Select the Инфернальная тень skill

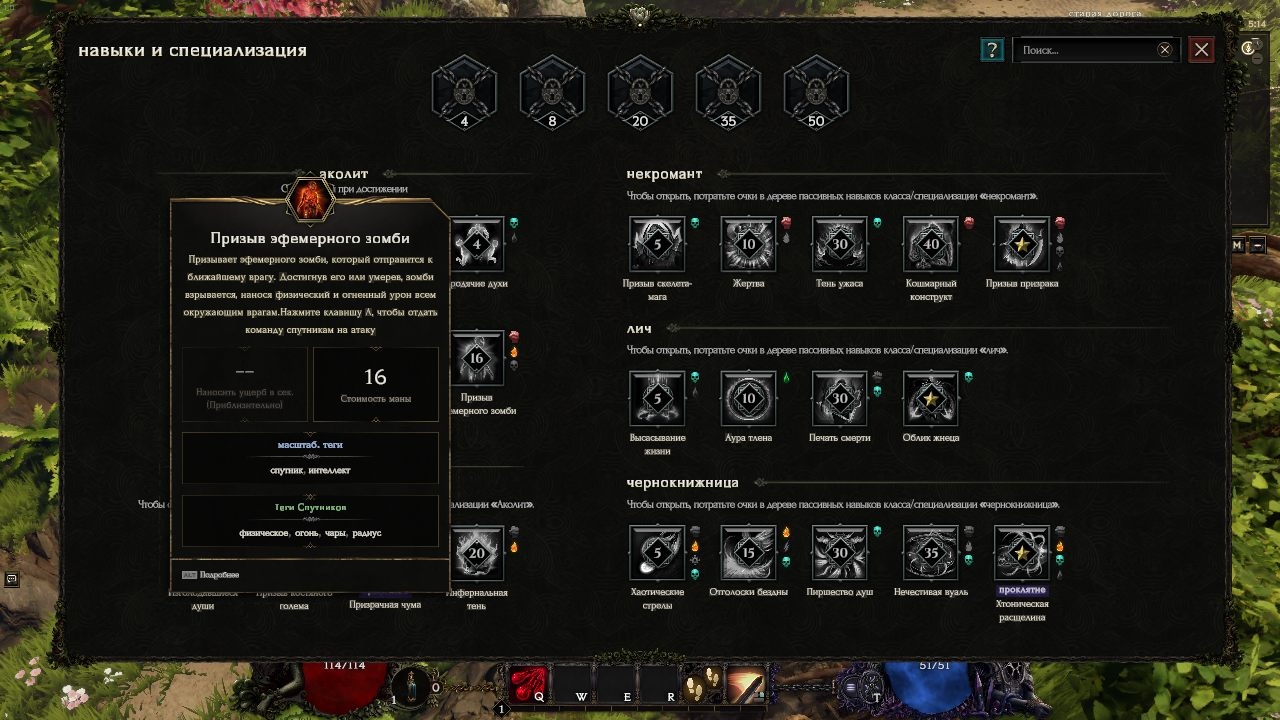[476, 552]
